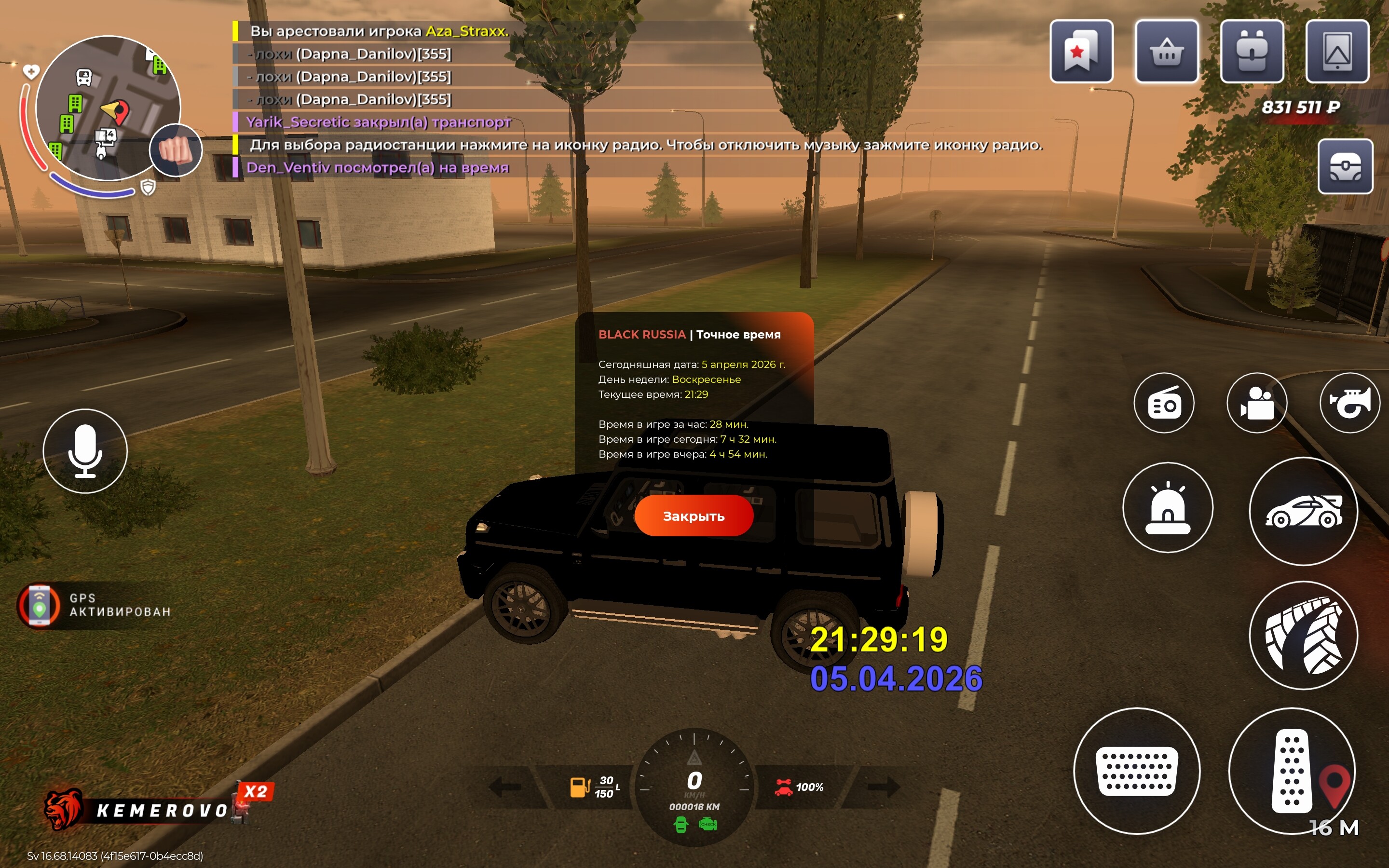
Task: Turn on the car radio
Action: pos(1163,403)
